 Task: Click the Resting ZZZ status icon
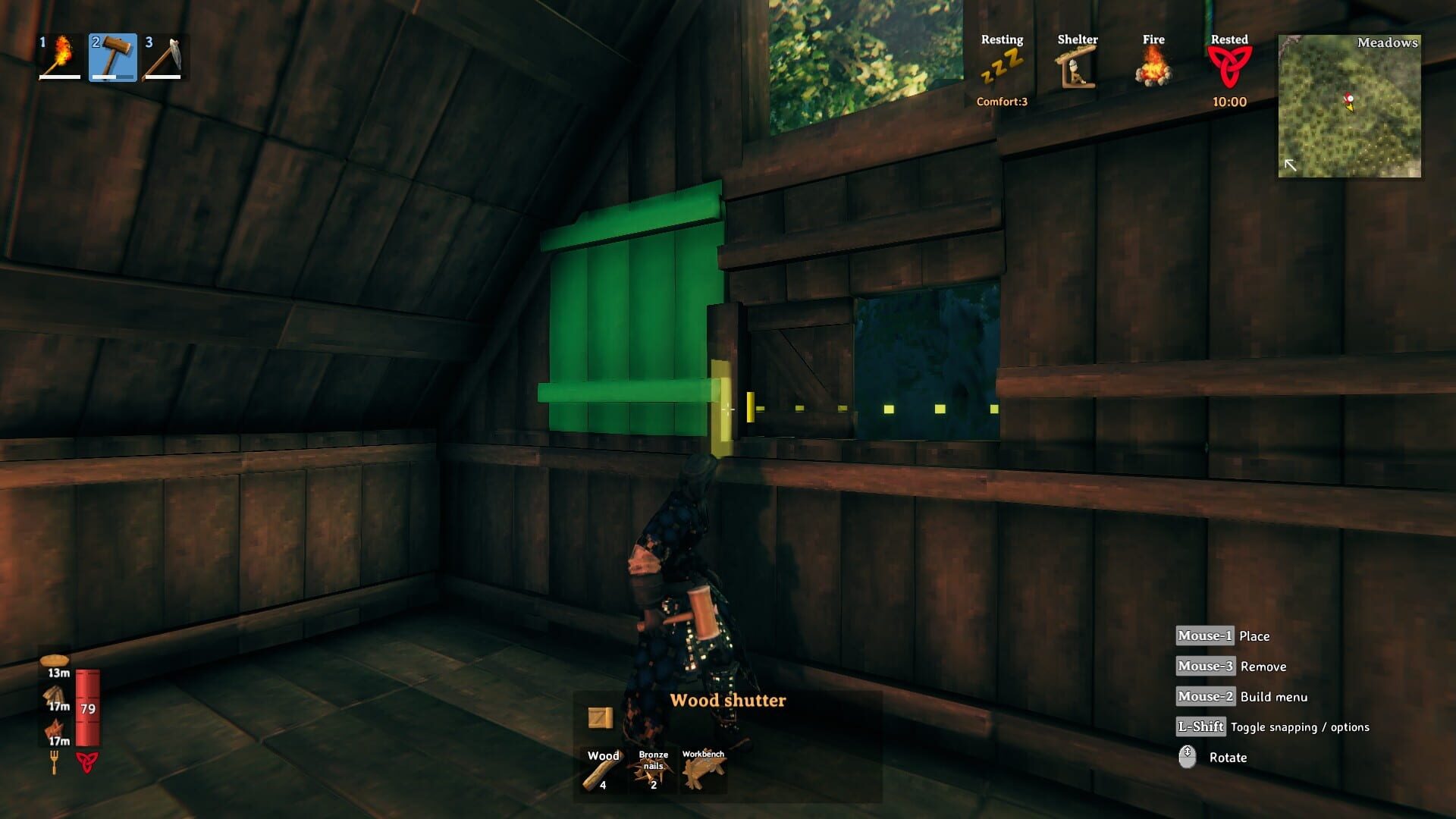(x=1002, y=64)
